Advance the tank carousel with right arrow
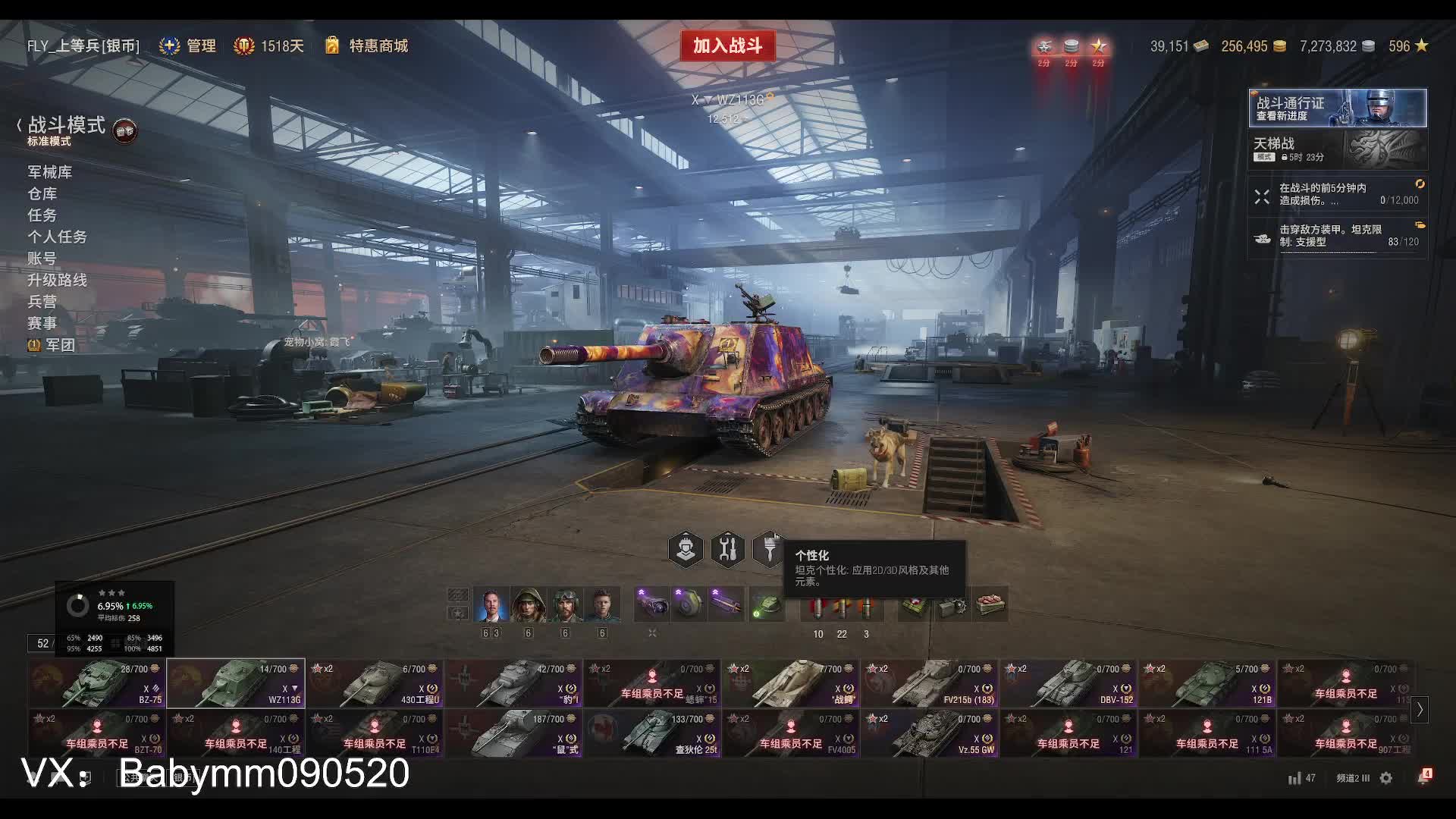This screenshot has height=819, width=1456. tap(1420, 710)
